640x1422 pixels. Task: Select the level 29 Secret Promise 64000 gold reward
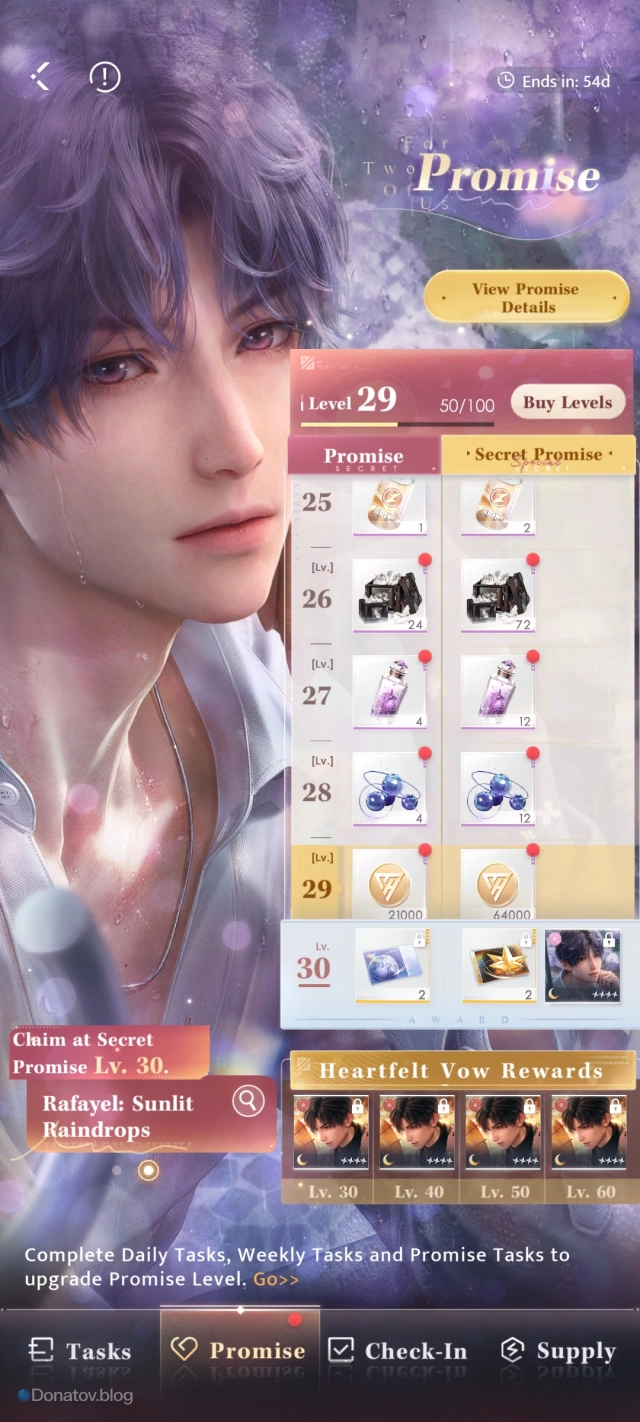(497, 885)
